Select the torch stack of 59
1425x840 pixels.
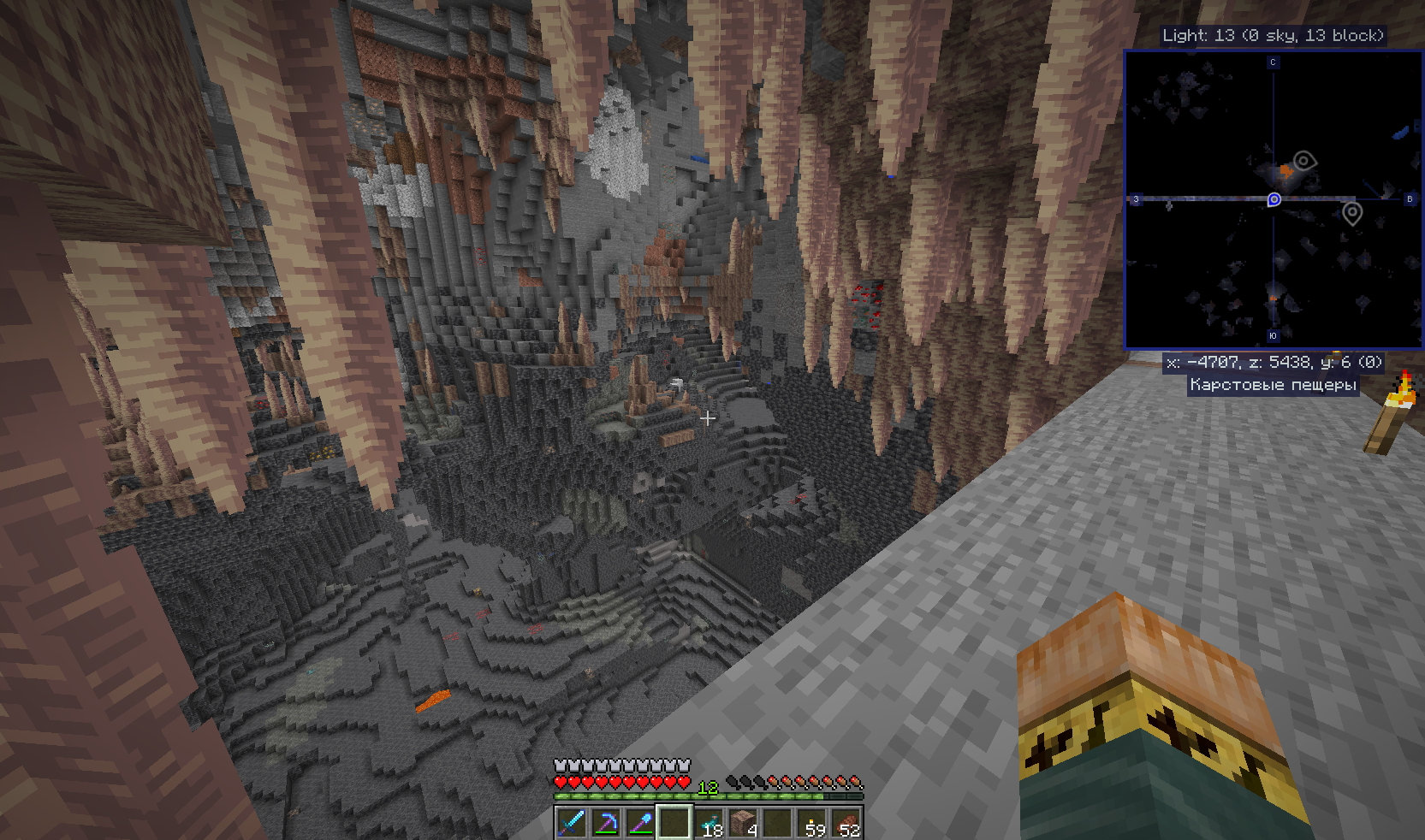pos(812,823)
